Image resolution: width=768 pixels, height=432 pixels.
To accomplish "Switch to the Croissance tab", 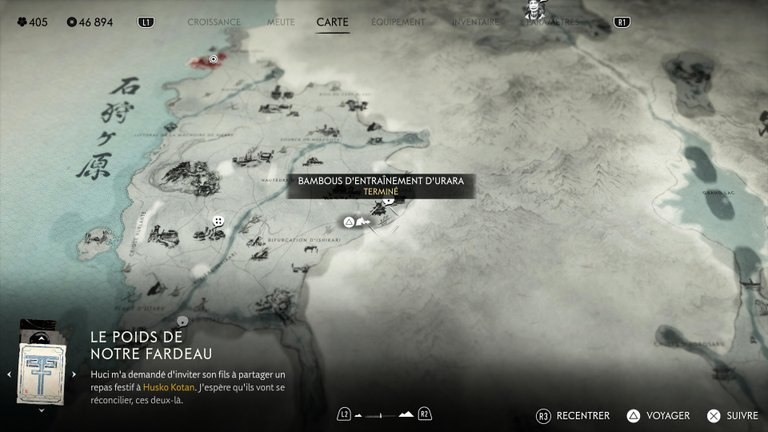I will point(214,21).
